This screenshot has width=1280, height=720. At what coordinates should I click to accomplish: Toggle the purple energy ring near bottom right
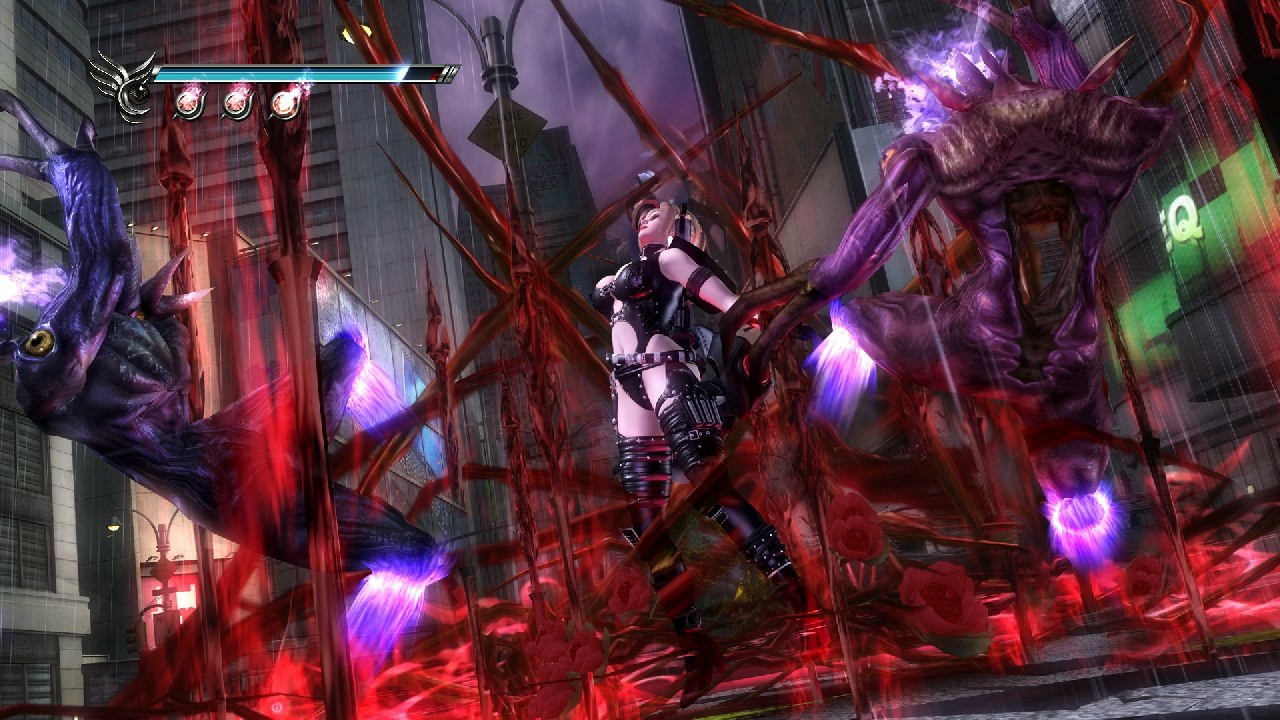click(1080, 515)
